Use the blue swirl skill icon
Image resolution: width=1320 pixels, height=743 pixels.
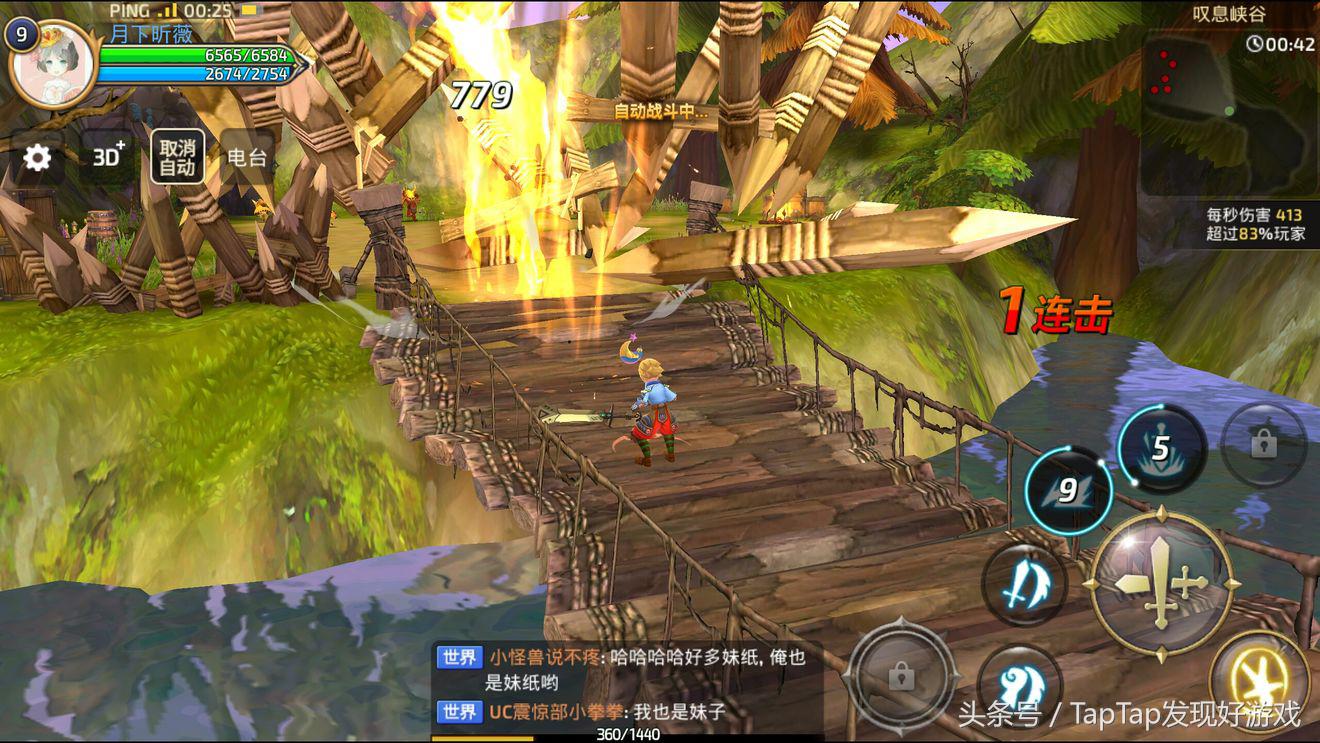(1018, 684)
